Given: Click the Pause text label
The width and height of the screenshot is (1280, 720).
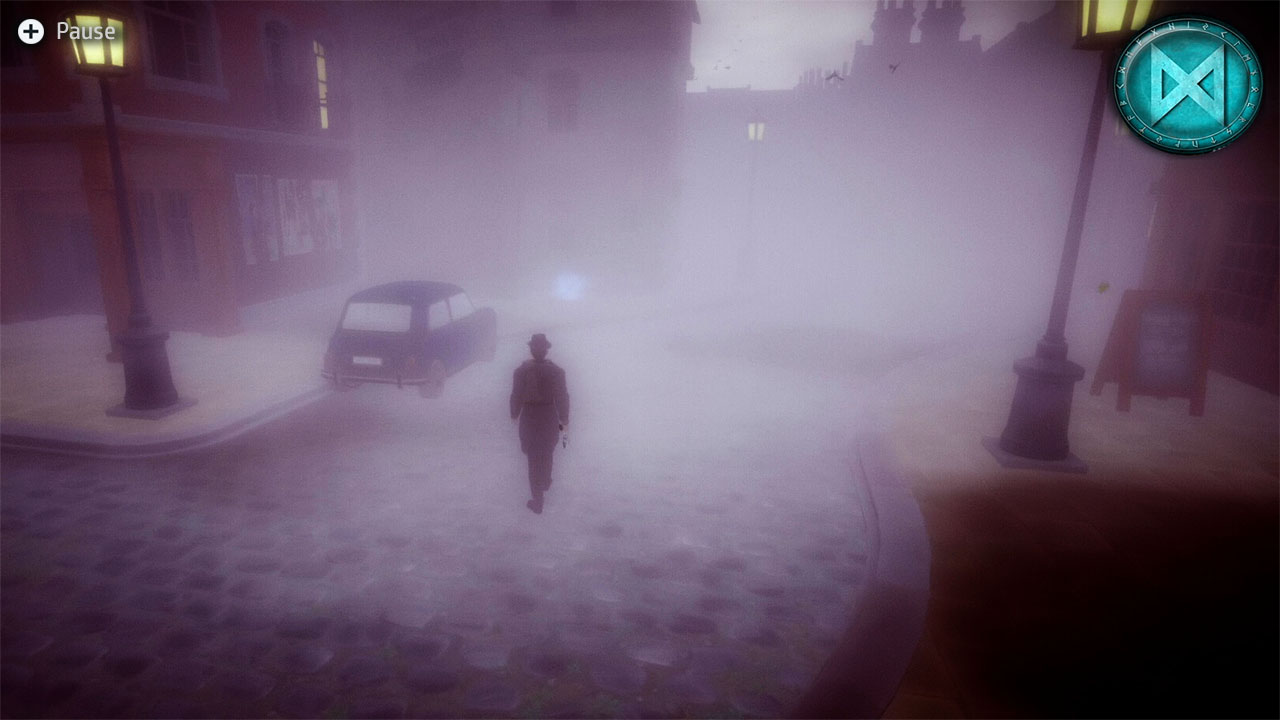Looking at the screenshot, I should (x=85, y=30).
